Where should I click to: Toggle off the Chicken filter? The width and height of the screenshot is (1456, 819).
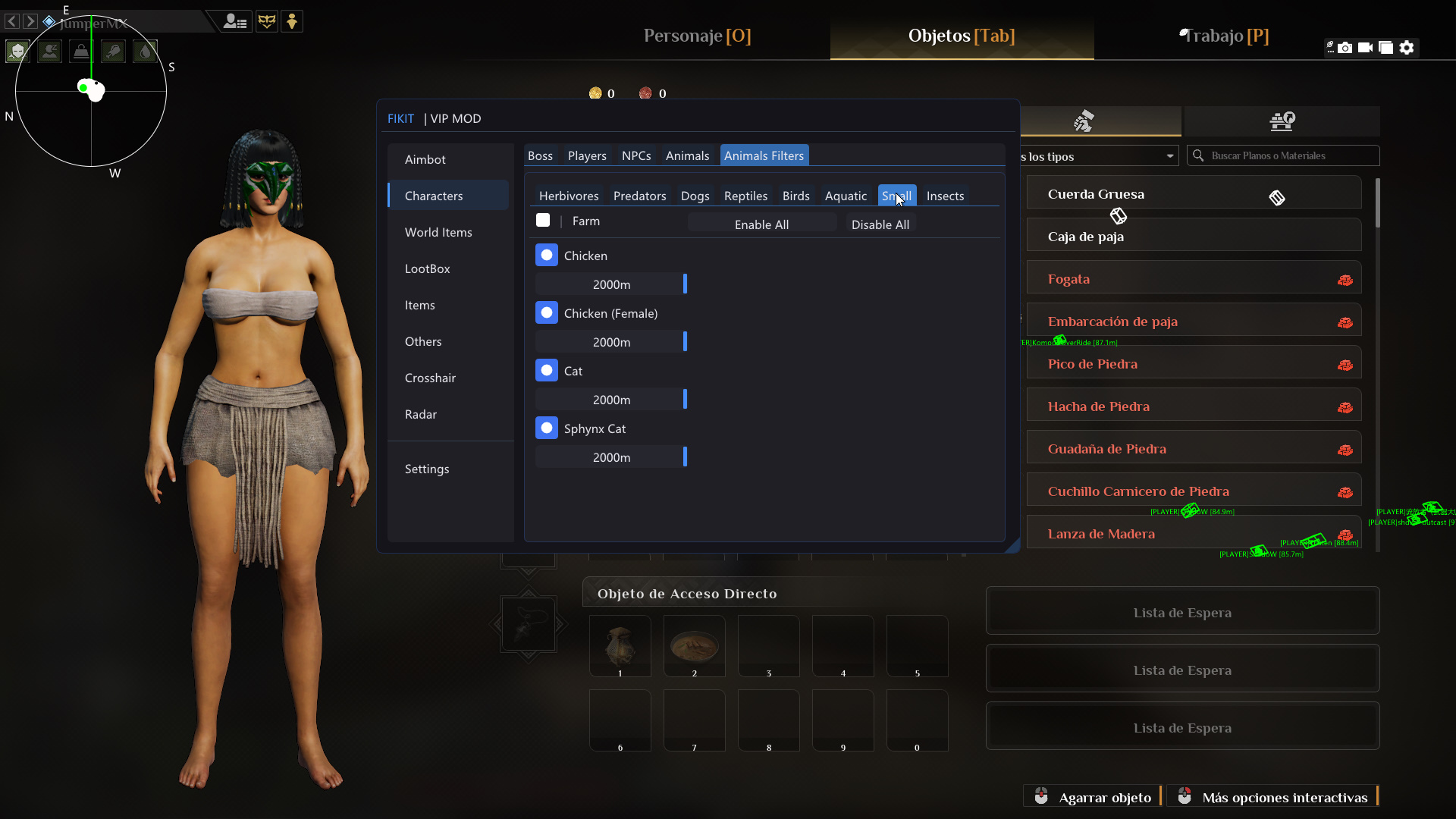pyautogui.click(x=547, y=255)
